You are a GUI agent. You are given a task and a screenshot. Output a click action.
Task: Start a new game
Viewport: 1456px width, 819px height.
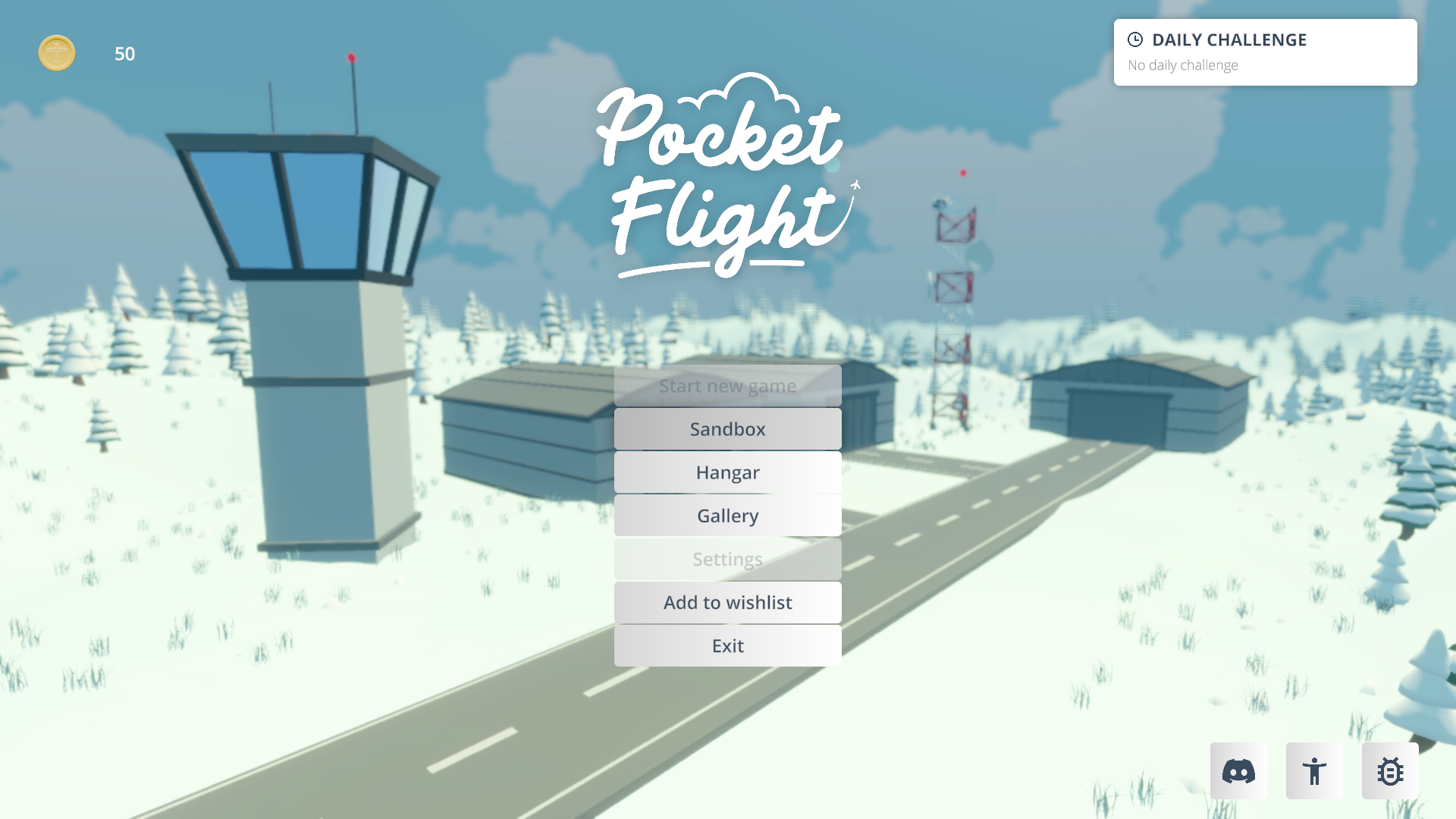point(727,386)
